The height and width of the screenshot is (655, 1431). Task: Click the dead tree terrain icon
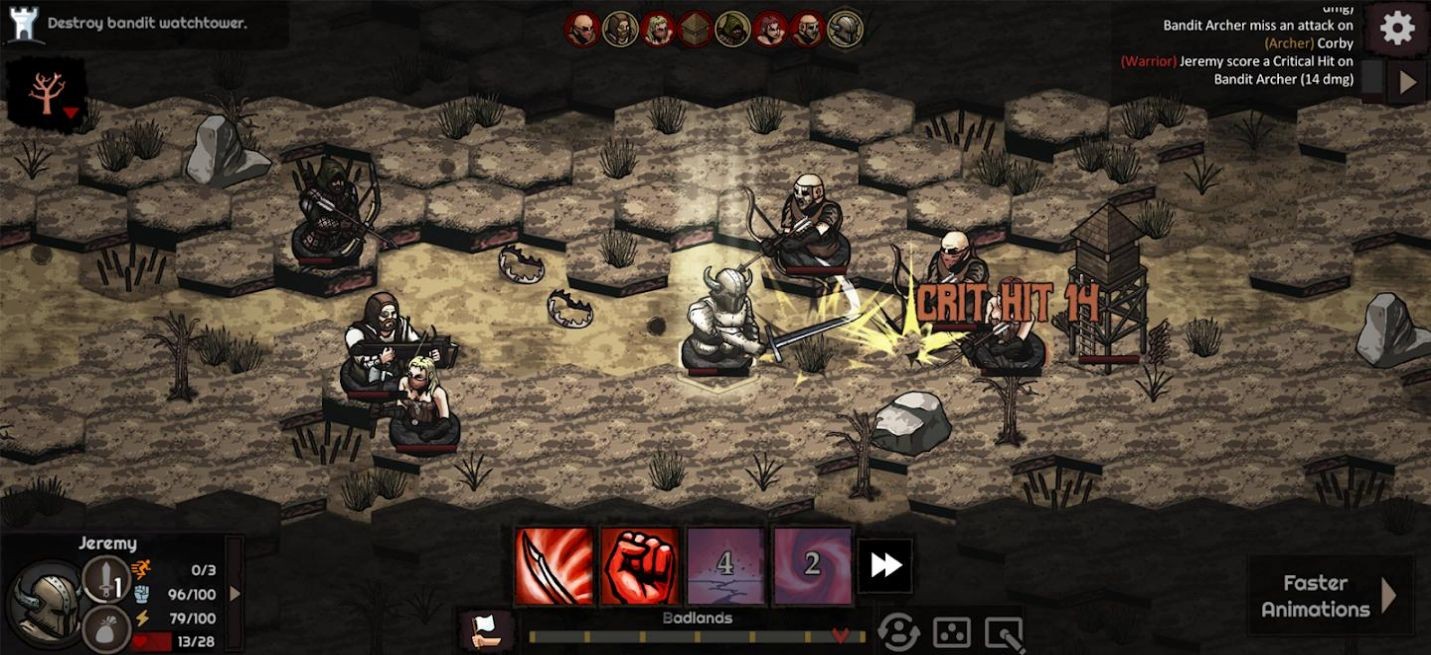(46, 93)
